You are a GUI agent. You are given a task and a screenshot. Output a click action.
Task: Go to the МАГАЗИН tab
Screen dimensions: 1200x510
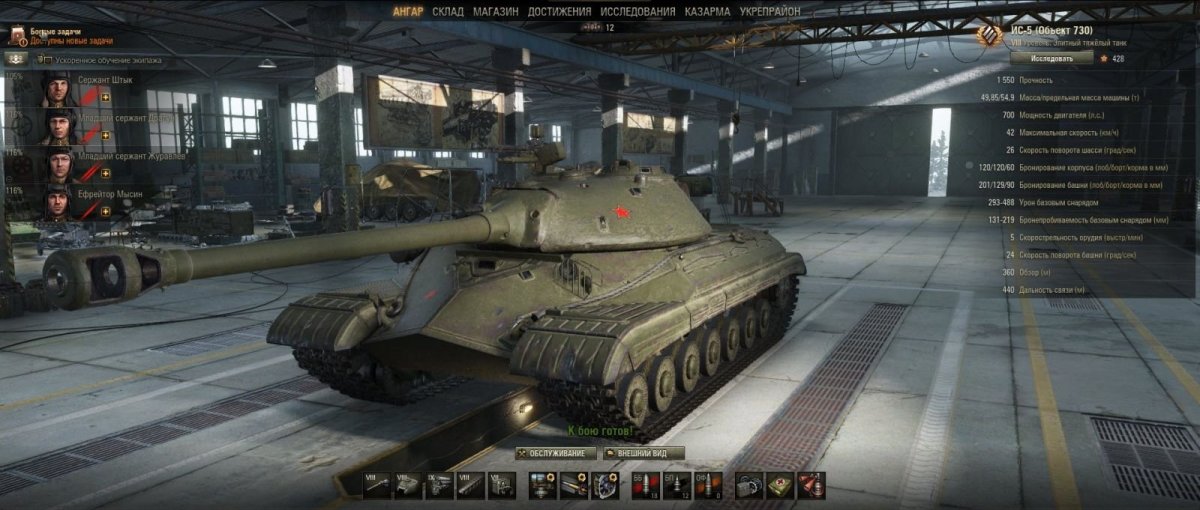[x=496, y=11]
